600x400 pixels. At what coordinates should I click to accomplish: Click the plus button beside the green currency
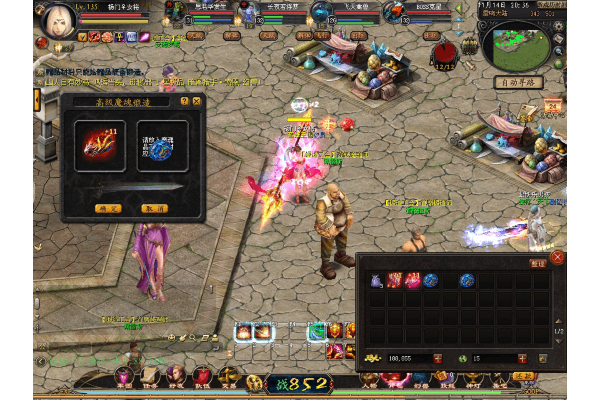[x=523, y=358]
